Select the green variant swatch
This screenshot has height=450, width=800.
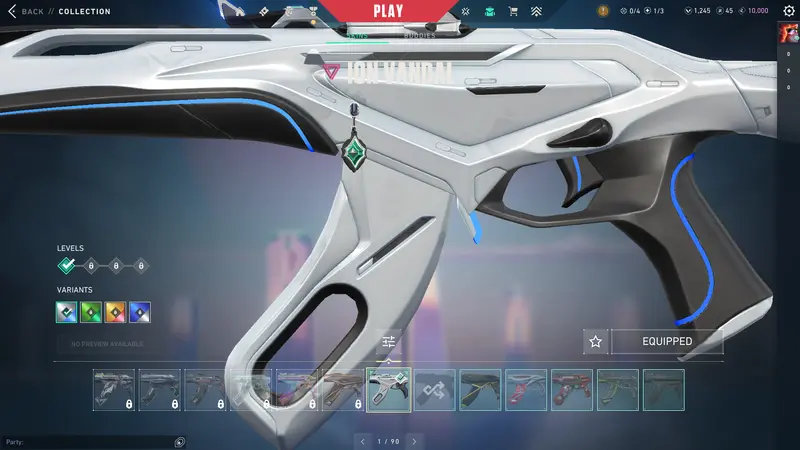(92, 312)
